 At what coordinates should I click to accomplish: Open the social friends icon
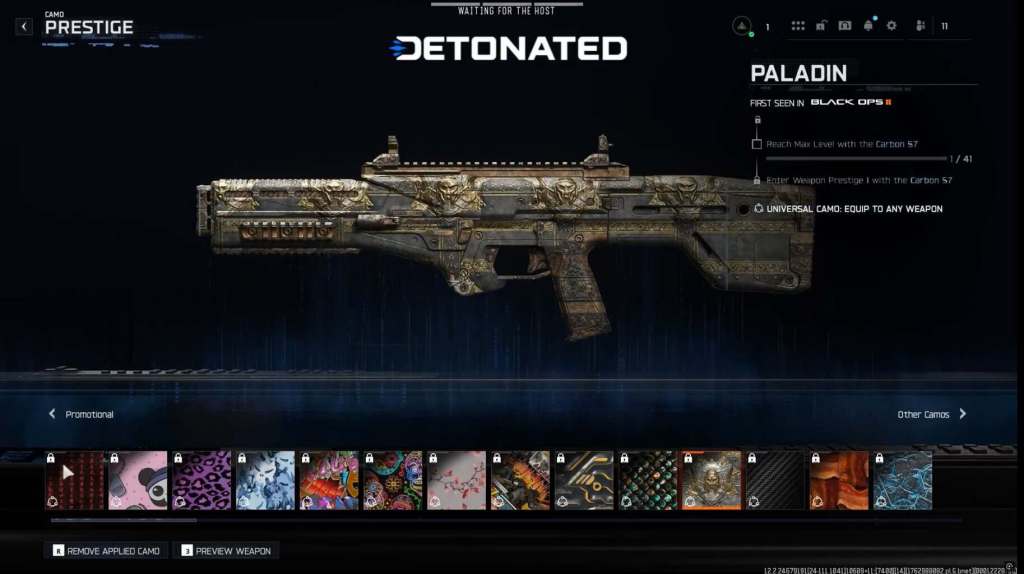point(920,26)
